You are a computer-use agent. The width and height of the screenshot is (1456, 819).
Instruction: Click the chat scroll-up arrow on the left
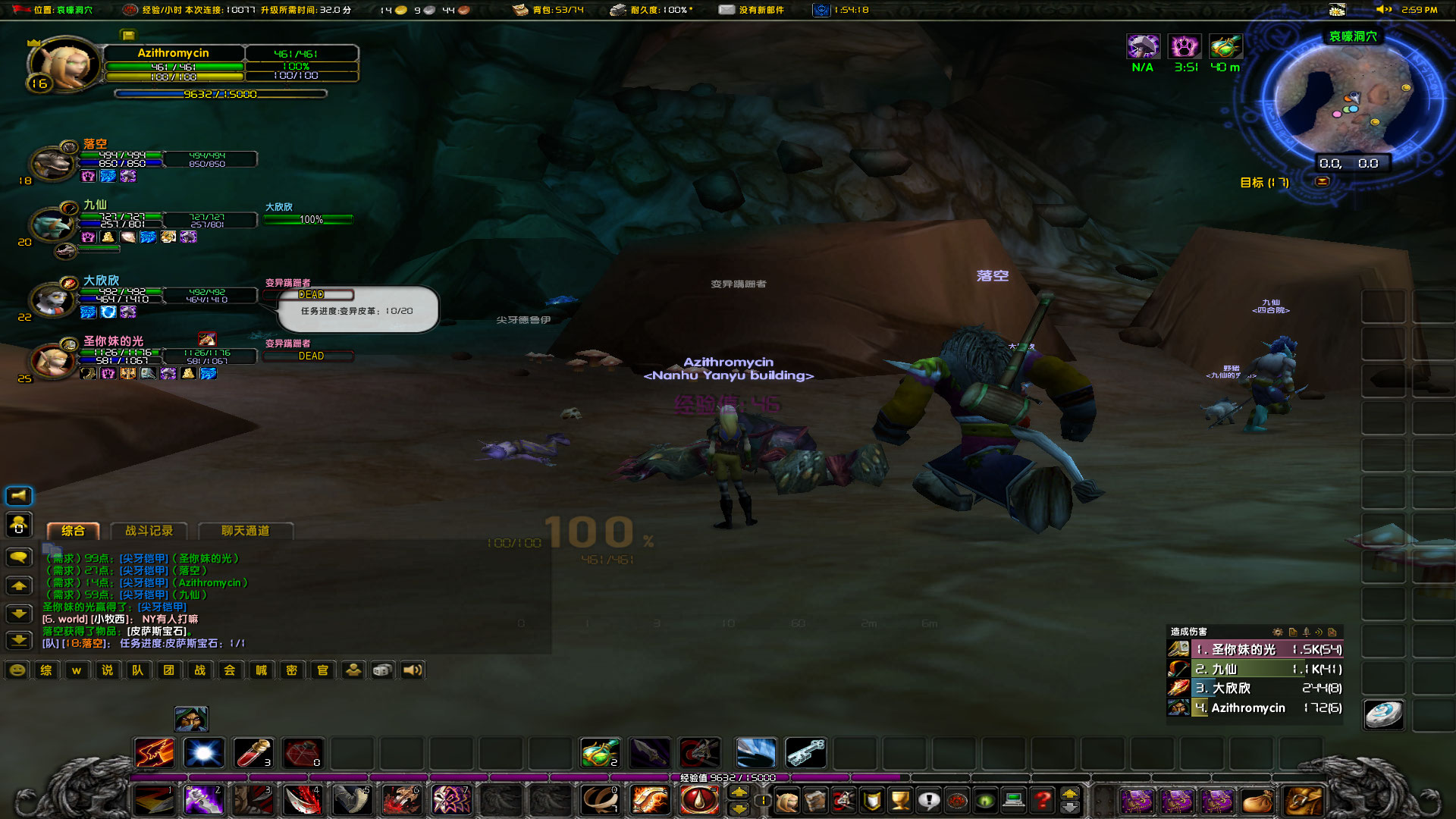pyautogui.click(x=19, y=585)
